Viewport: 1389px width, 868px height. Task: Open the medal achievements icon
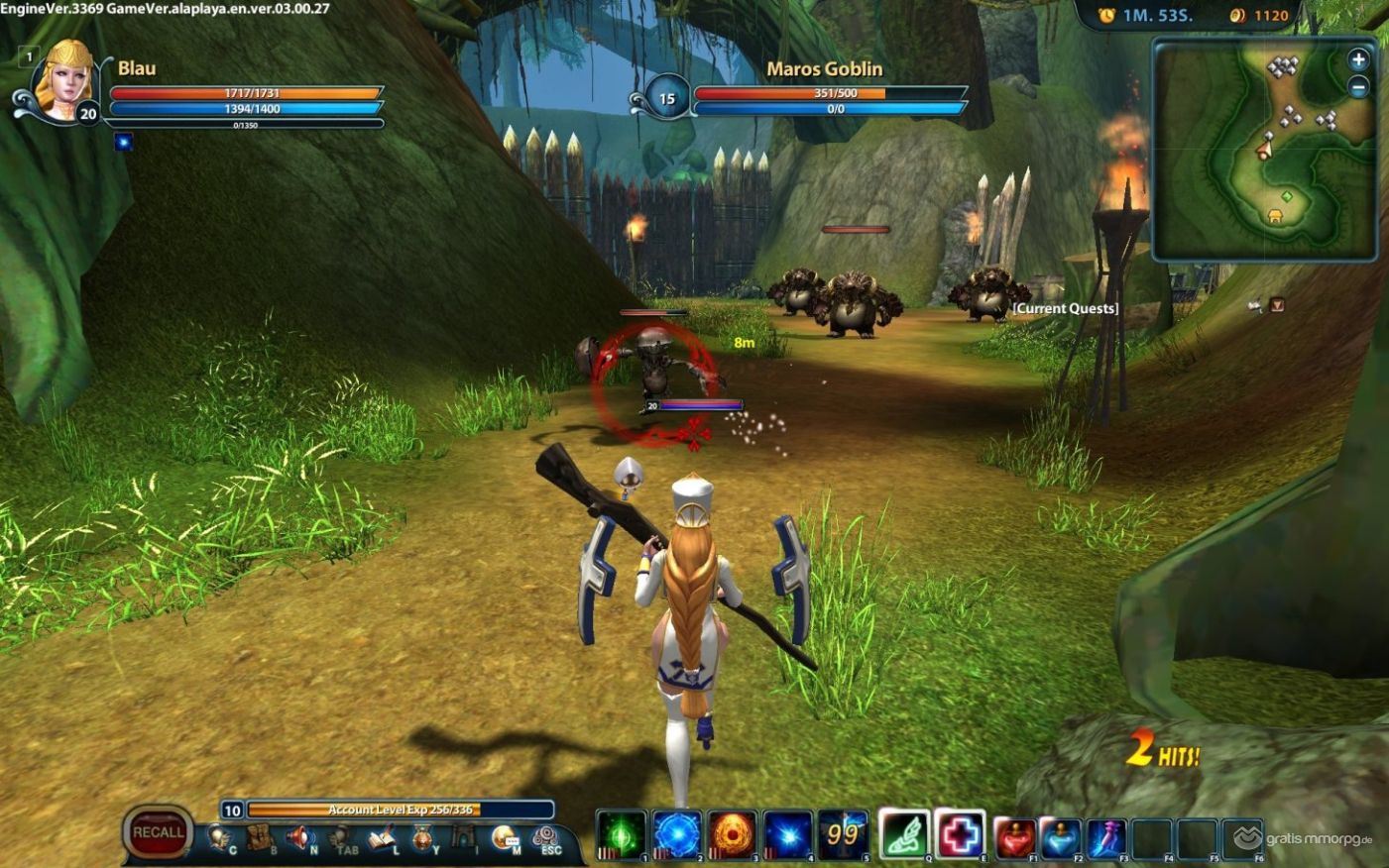click(423, 839)
